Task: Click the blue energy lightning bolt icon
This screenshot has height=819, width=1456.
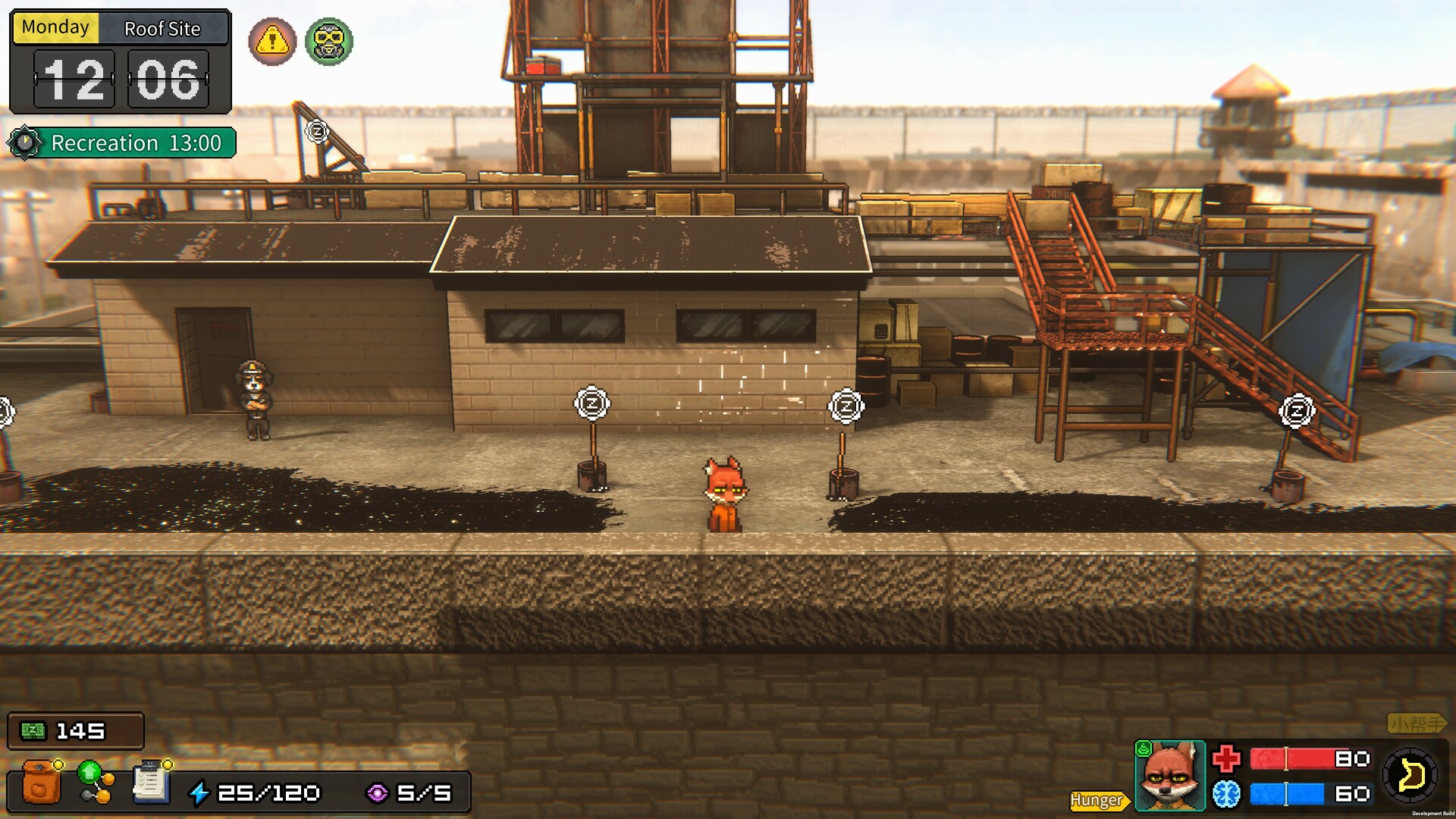Action: pos(199,792)
